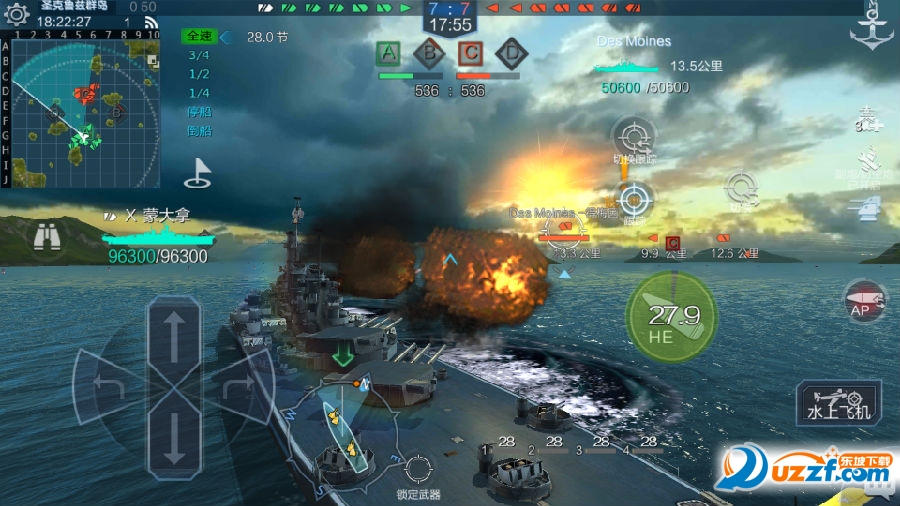
Task: Choose 1/2 engine speed
Action: click(198, 74)
